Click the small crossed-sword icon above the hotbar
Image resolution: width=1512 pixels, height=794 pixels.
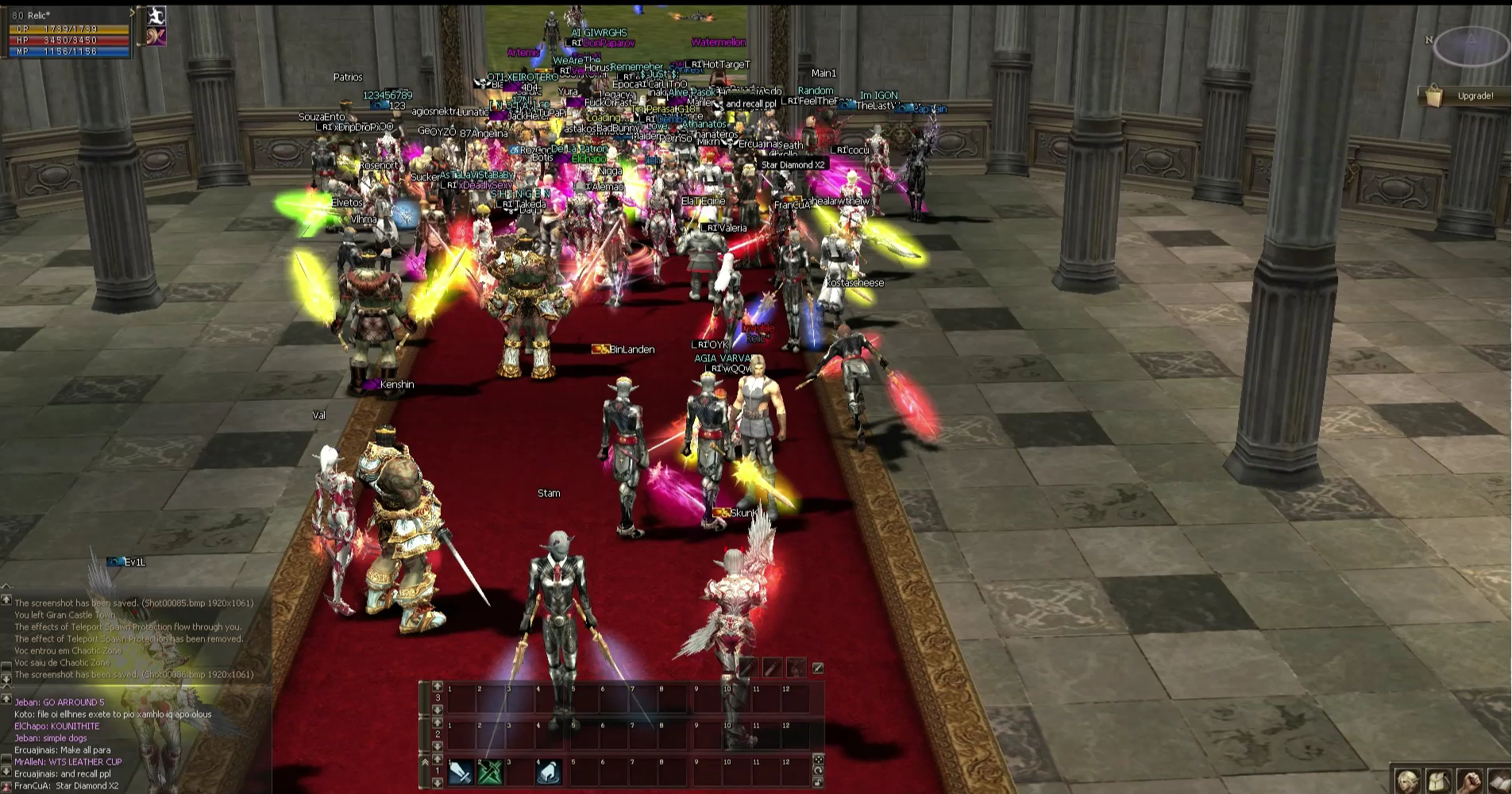(817, 668)
